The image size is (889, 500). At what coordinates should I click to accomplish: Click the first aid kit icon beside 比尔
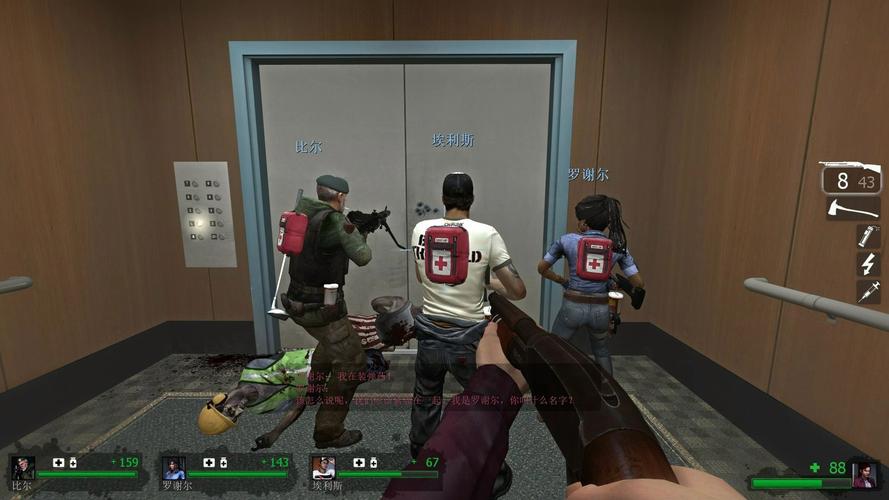coord(58,462)
